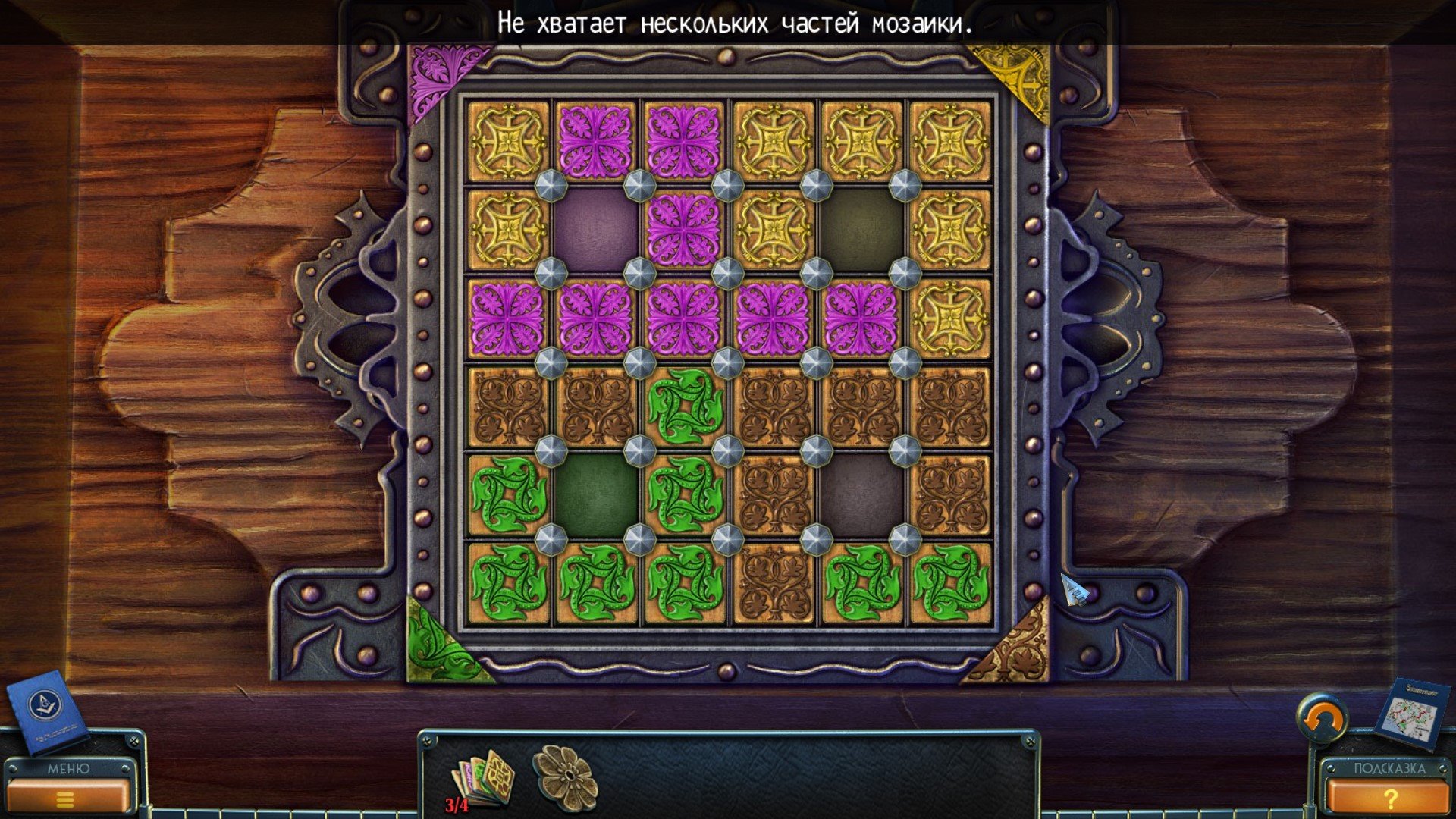Open the Меню button

67,789
